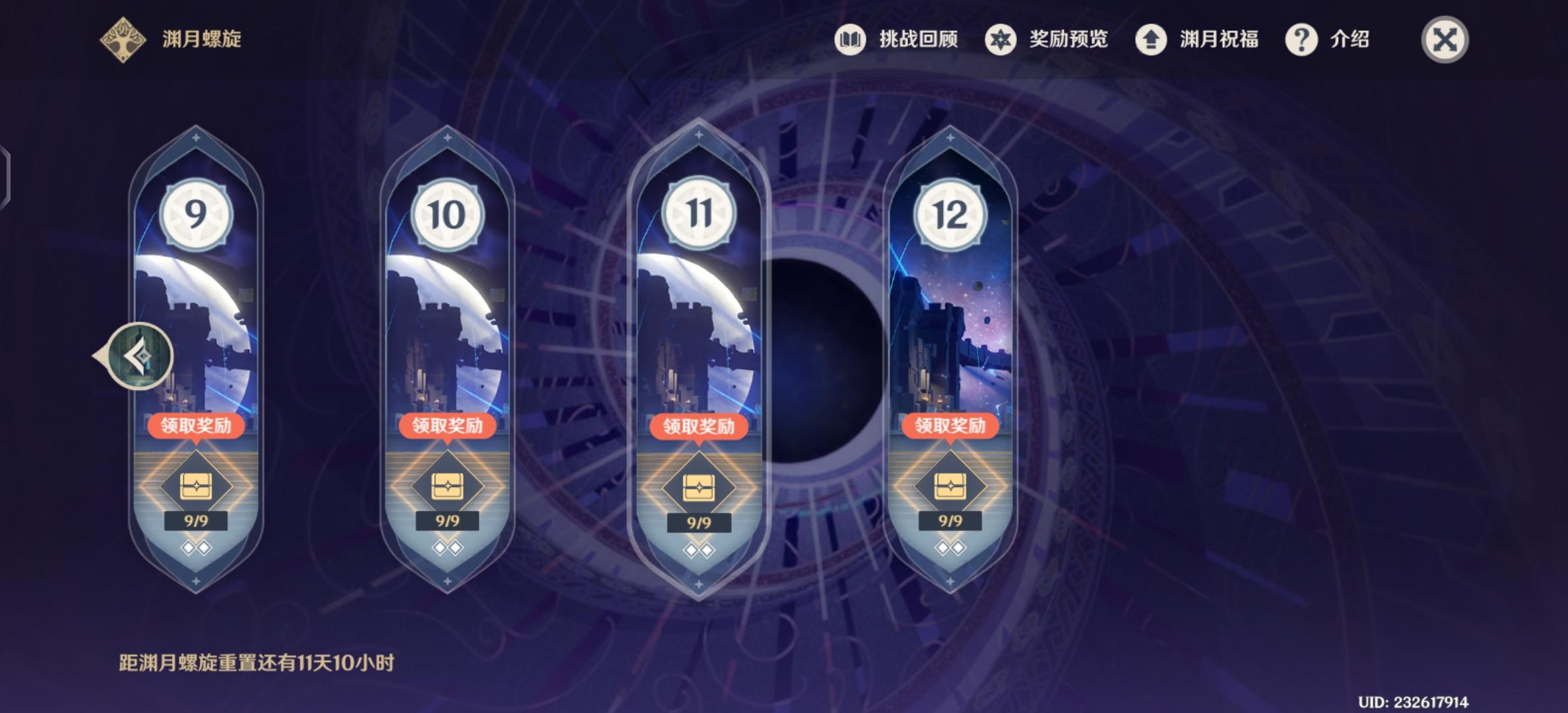This screenshot has height=713, width=1568.
Task: Open the 挑战回顾 challenge review icon
Action: click(851, 40)
